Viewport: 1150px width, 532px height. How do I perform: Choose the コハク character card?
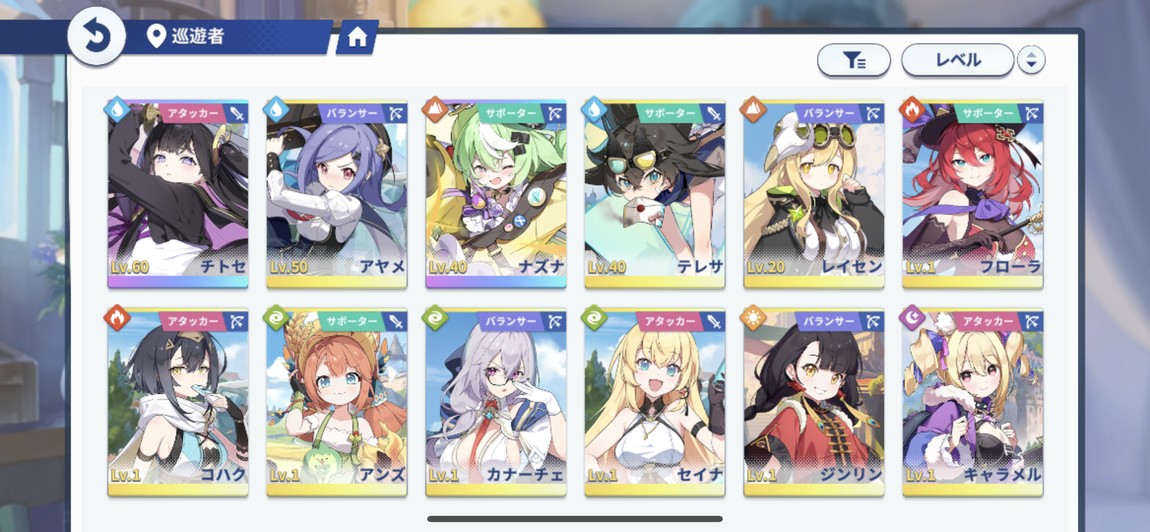(178, 402)
